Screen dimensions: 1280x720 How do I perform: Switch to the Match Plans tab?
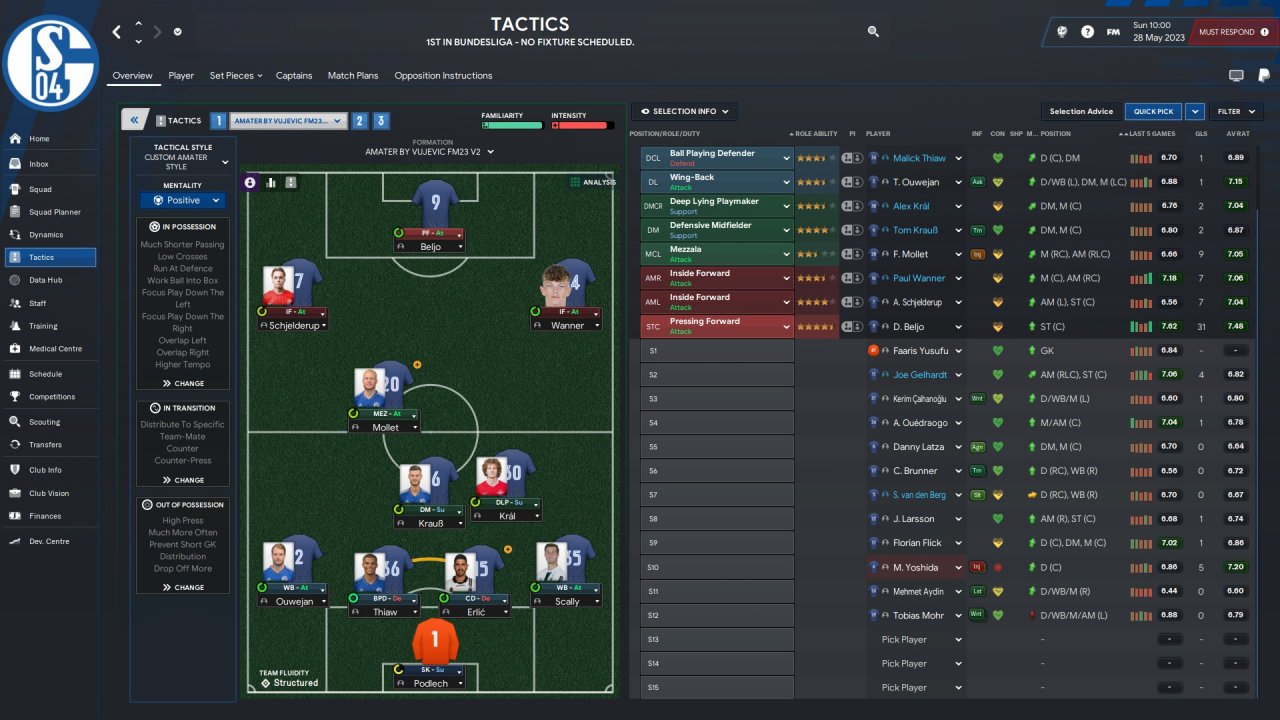pyautogui.click(x=353, y=76)
